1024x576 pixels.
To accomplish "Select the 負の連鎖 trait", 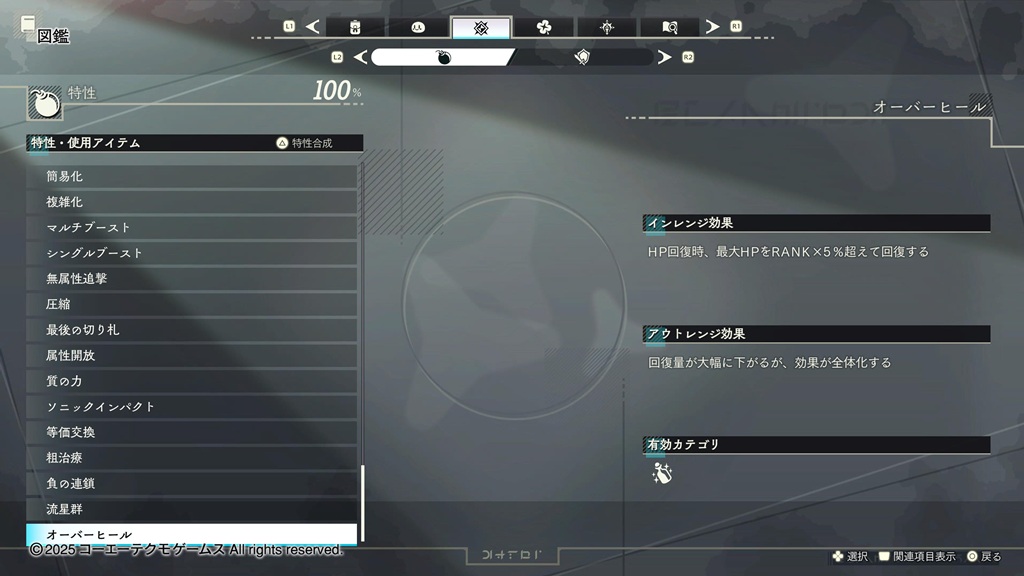I will pyautogui.click(x=191, y=483).
